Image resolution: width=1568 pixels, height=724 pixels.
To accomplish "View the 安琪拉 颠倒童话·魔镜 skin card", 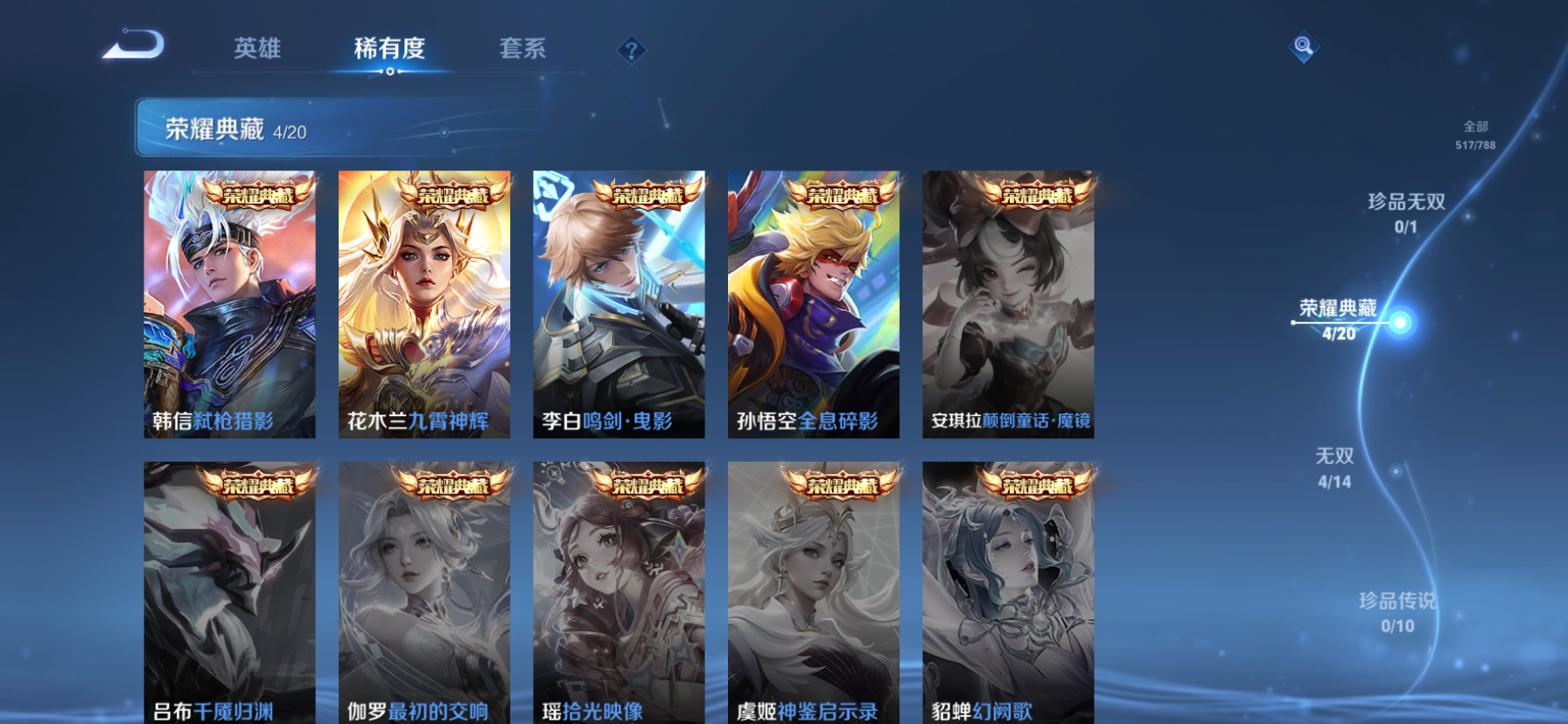I will tap(1008, 303).
